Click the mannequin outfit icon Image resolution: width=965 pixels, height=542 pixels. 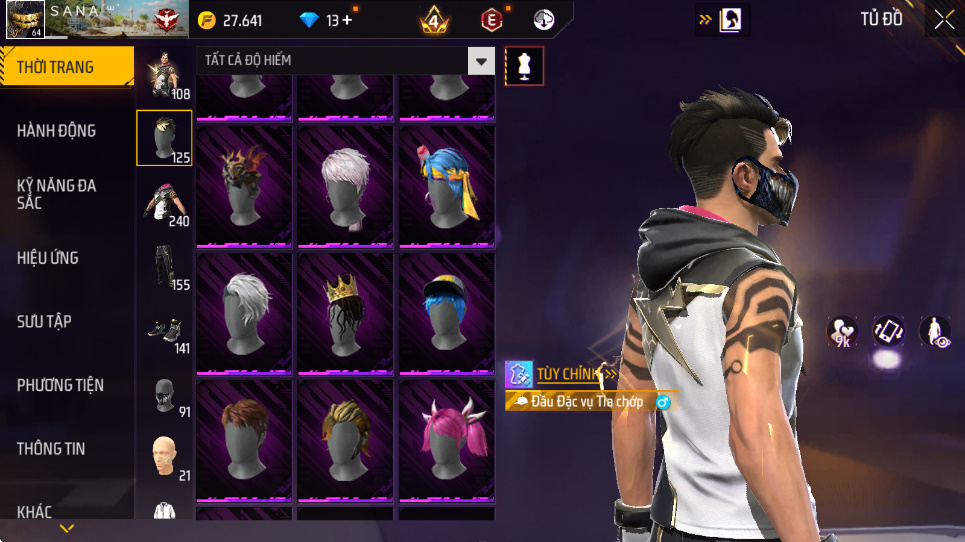coord(524,66)
